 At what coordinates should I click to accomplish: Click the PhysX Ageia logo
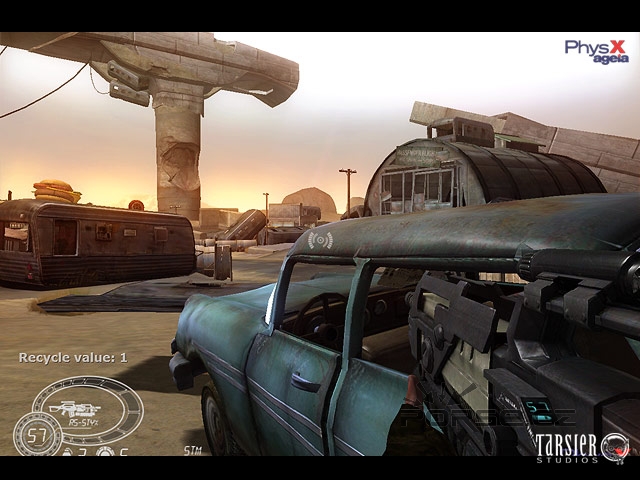point(596,51)
